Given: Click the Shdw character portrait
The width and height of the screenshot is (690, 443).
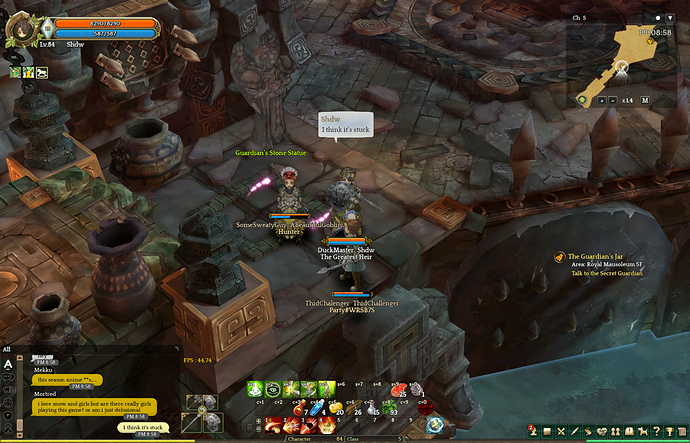Looking at the screenshot, I should [21, 29].
